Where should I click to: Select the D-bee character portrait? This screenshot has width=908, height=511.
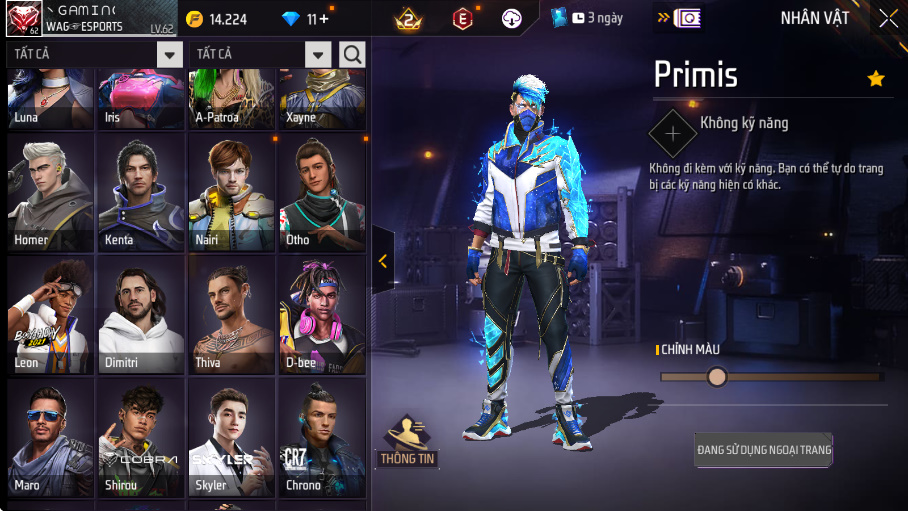point(322,315)
